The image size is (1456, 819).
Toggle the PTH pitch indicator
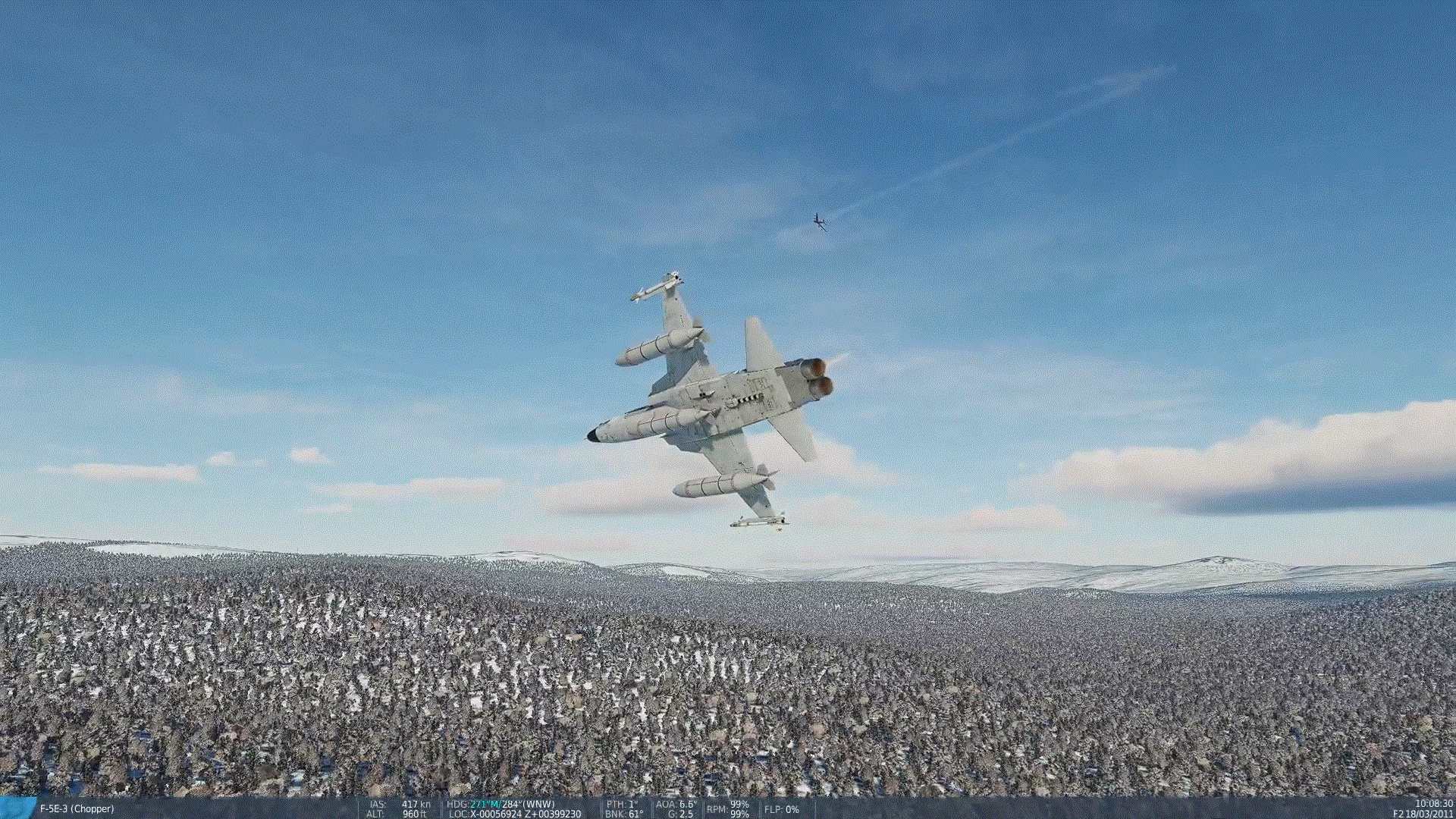pos(622,805)
